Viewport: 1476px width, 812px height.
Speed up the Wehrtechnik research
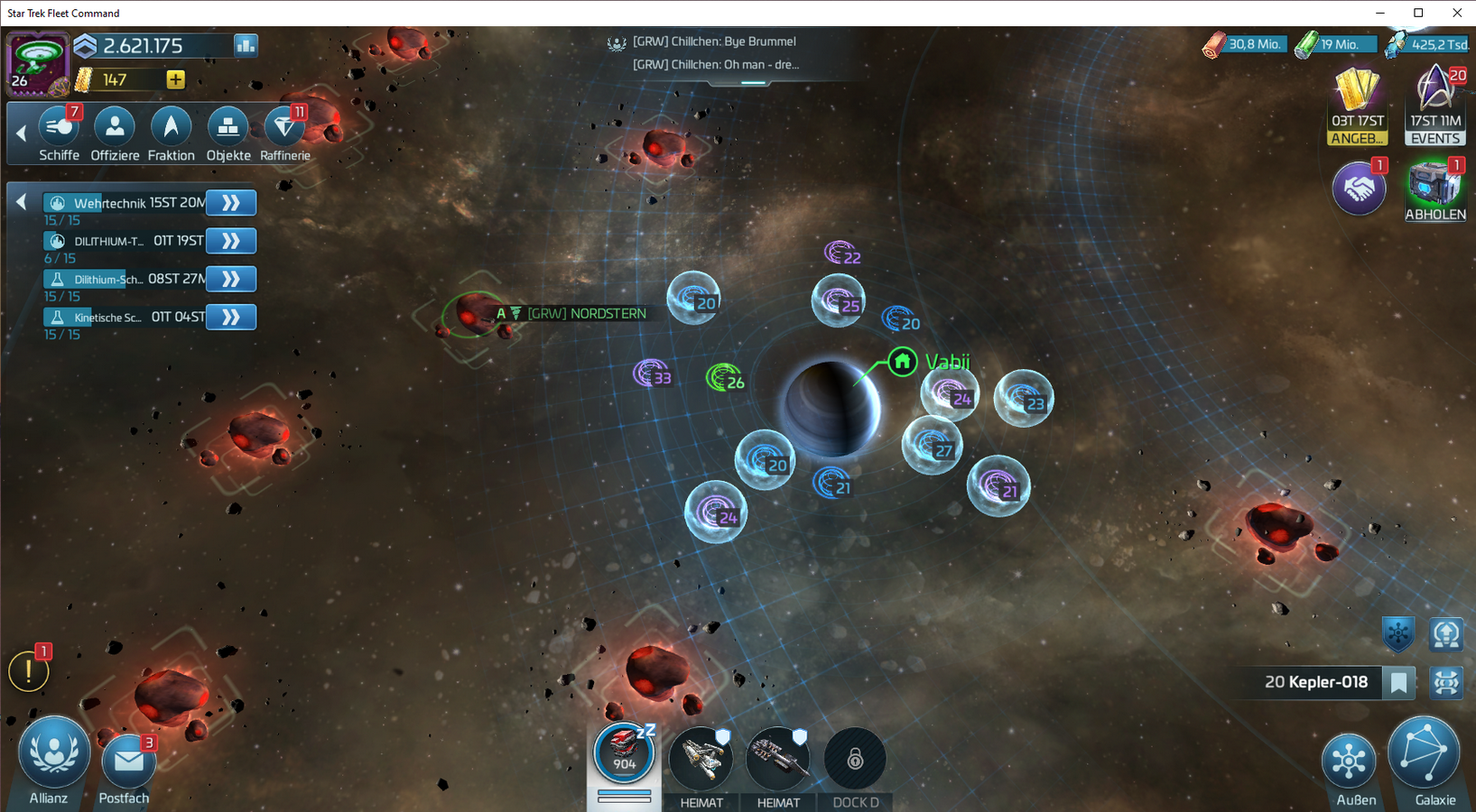point(231,203)
